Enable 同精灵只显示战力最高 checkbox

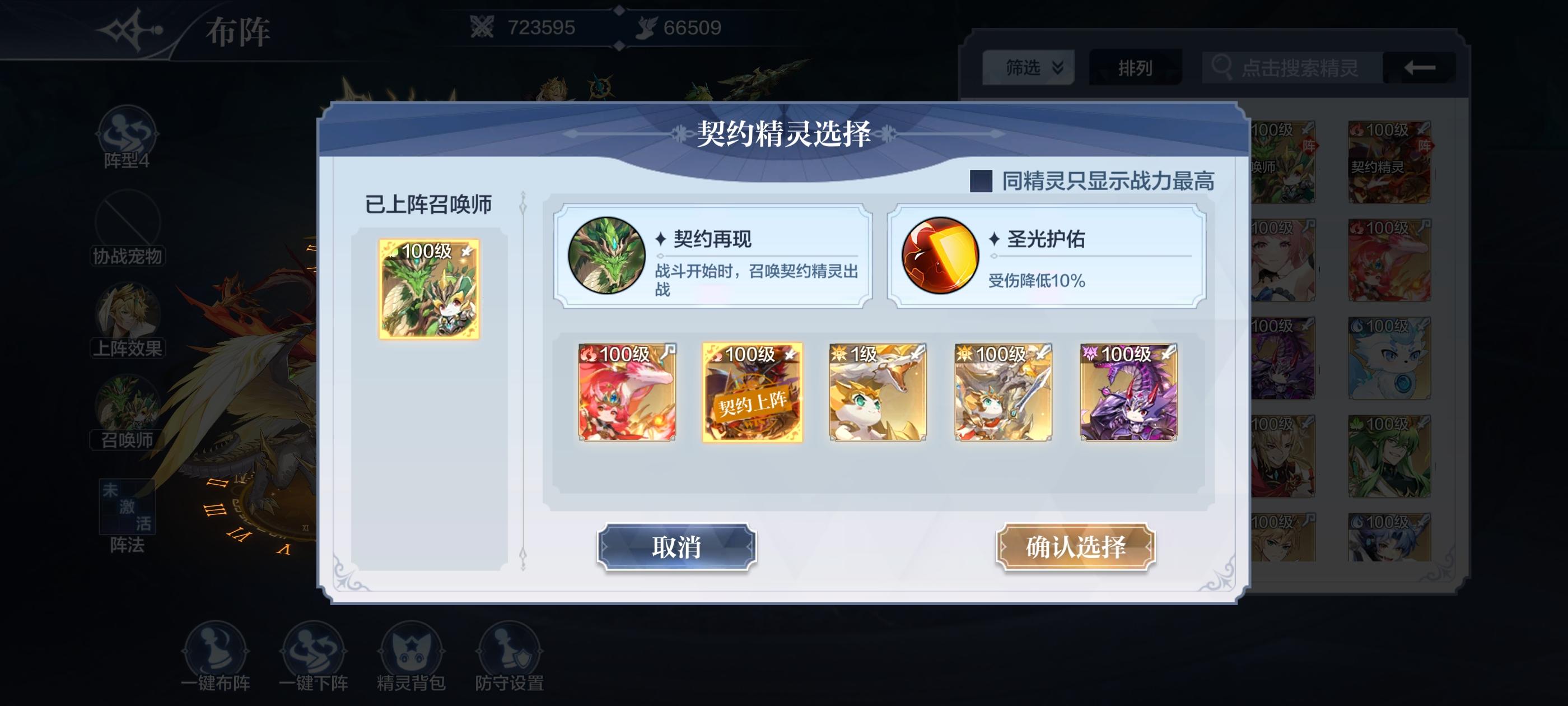point(982,181)
